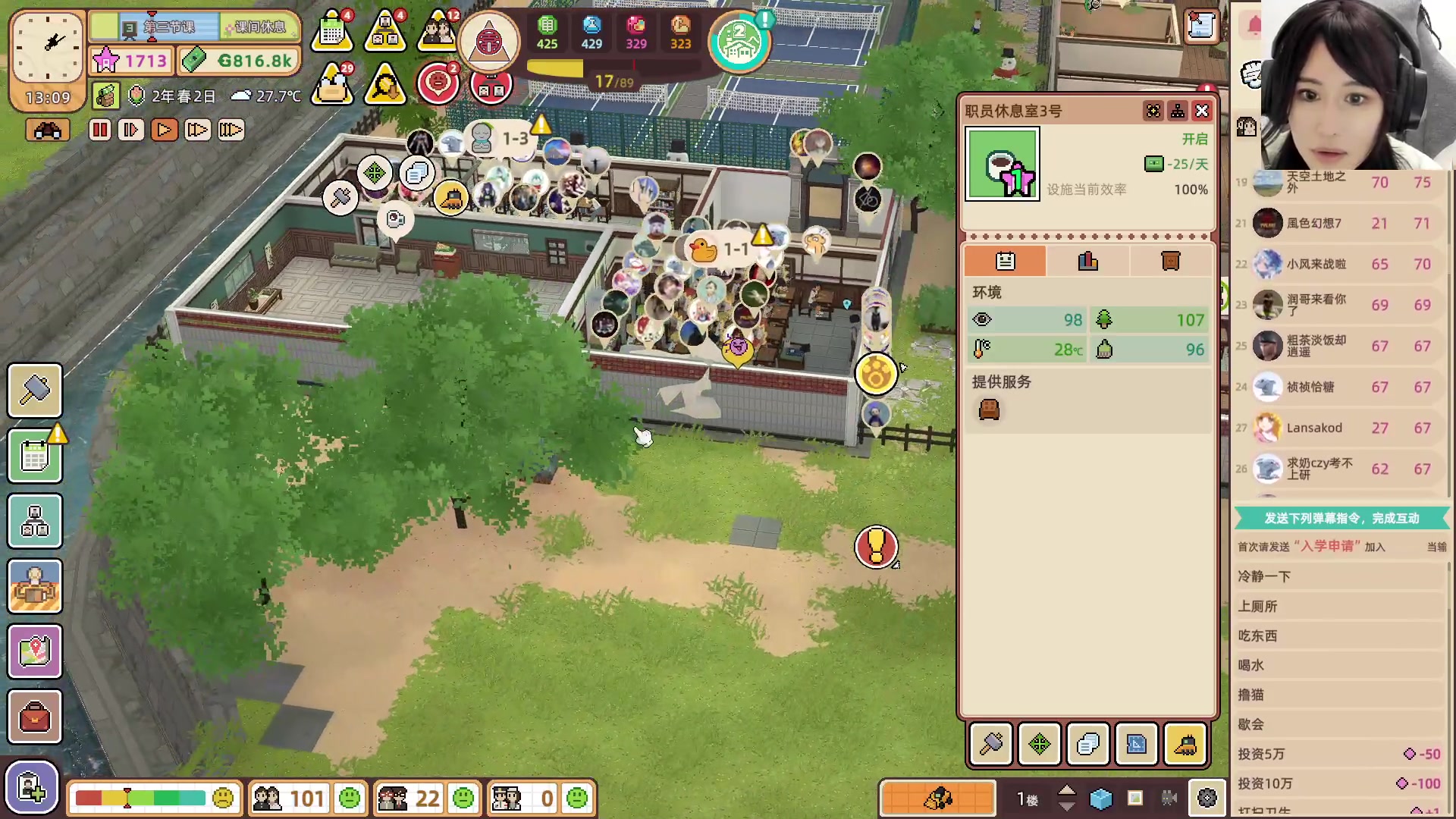This screenshot has width=1456, height=819.
Task: Click the add staff recruit button
Action: click(32, 788)
